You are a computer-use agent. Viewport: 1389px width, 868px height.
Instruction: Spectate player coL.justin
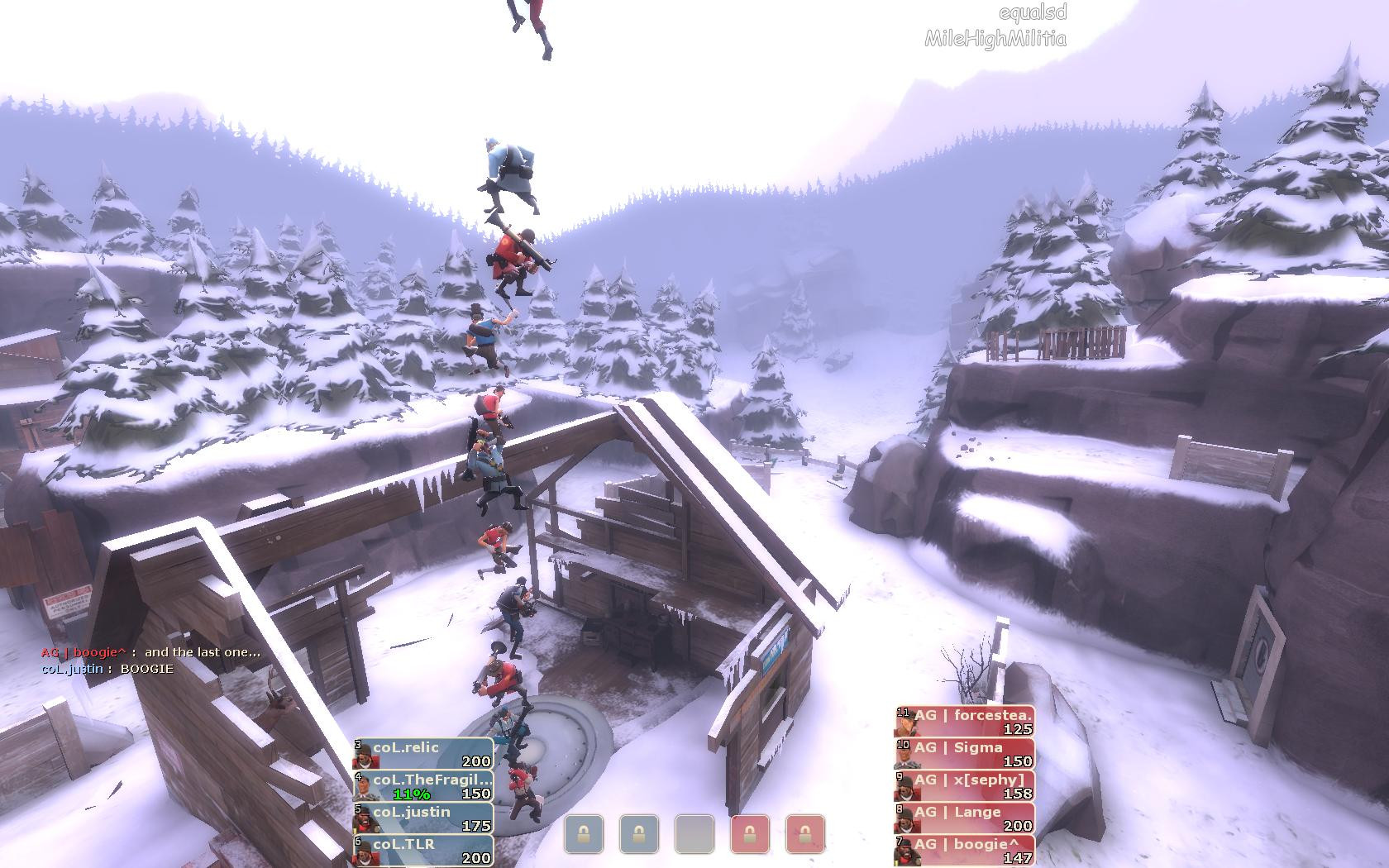pyautogui.click(x=423, y=818)
